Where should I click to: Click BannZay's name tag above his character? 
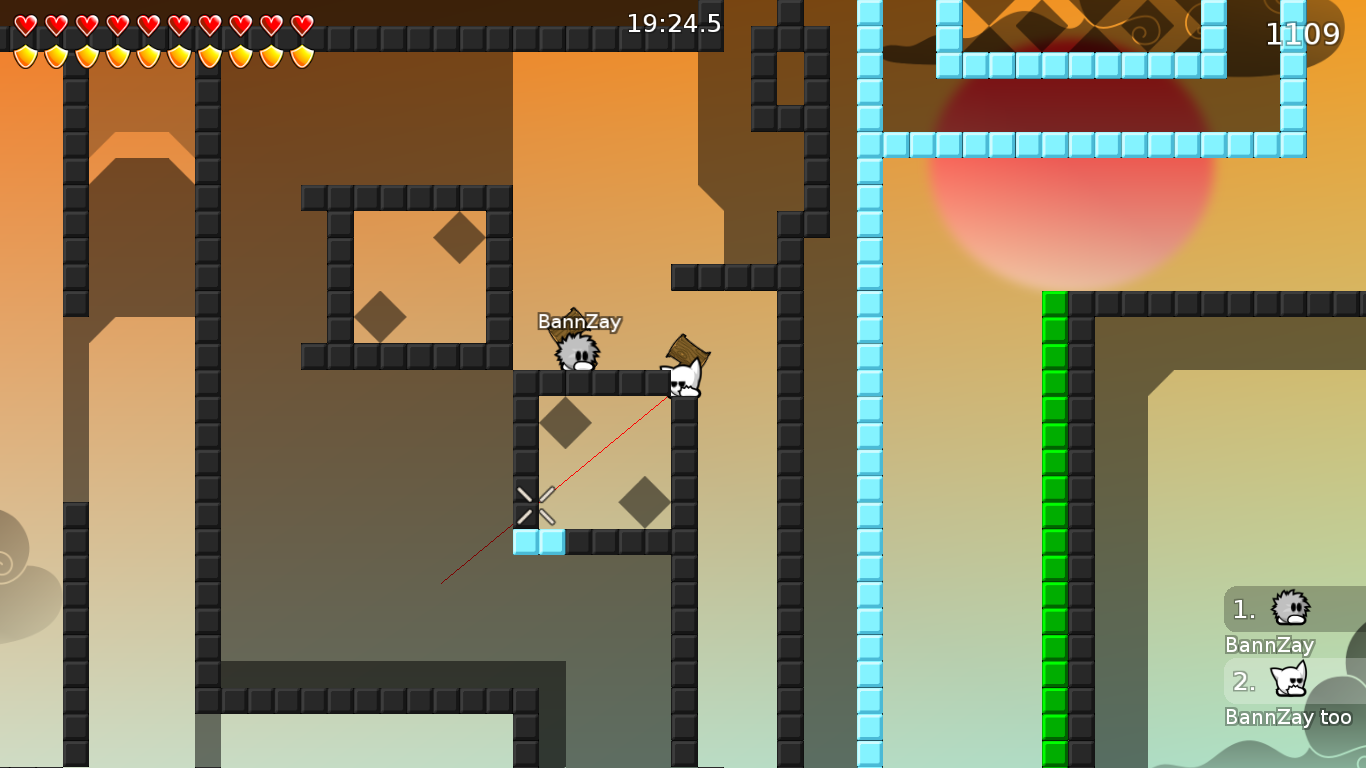(x=578, y=322)
